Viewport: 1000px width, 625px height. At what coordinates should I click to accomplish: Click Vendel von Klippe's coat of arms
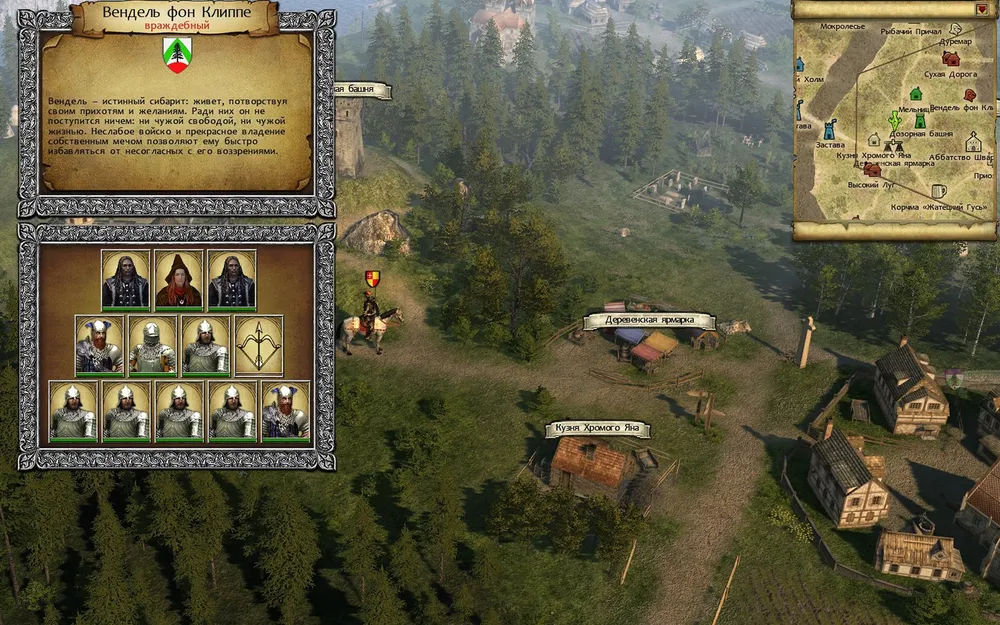coord(177,55)
